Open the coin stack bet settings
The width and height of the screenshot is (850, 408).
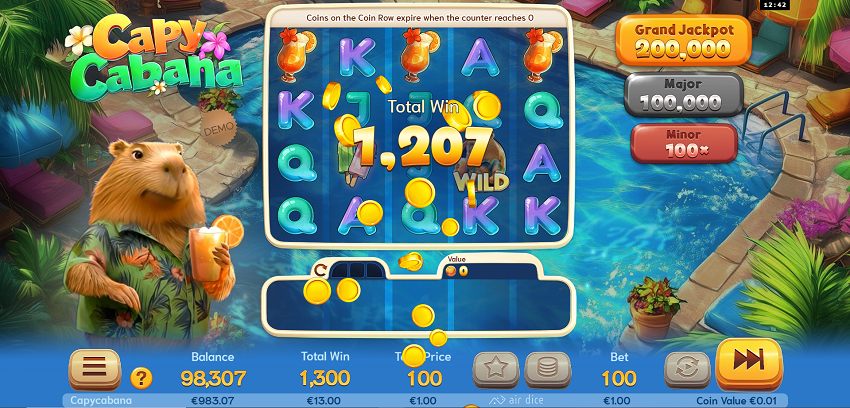click(x=547, y=368)
